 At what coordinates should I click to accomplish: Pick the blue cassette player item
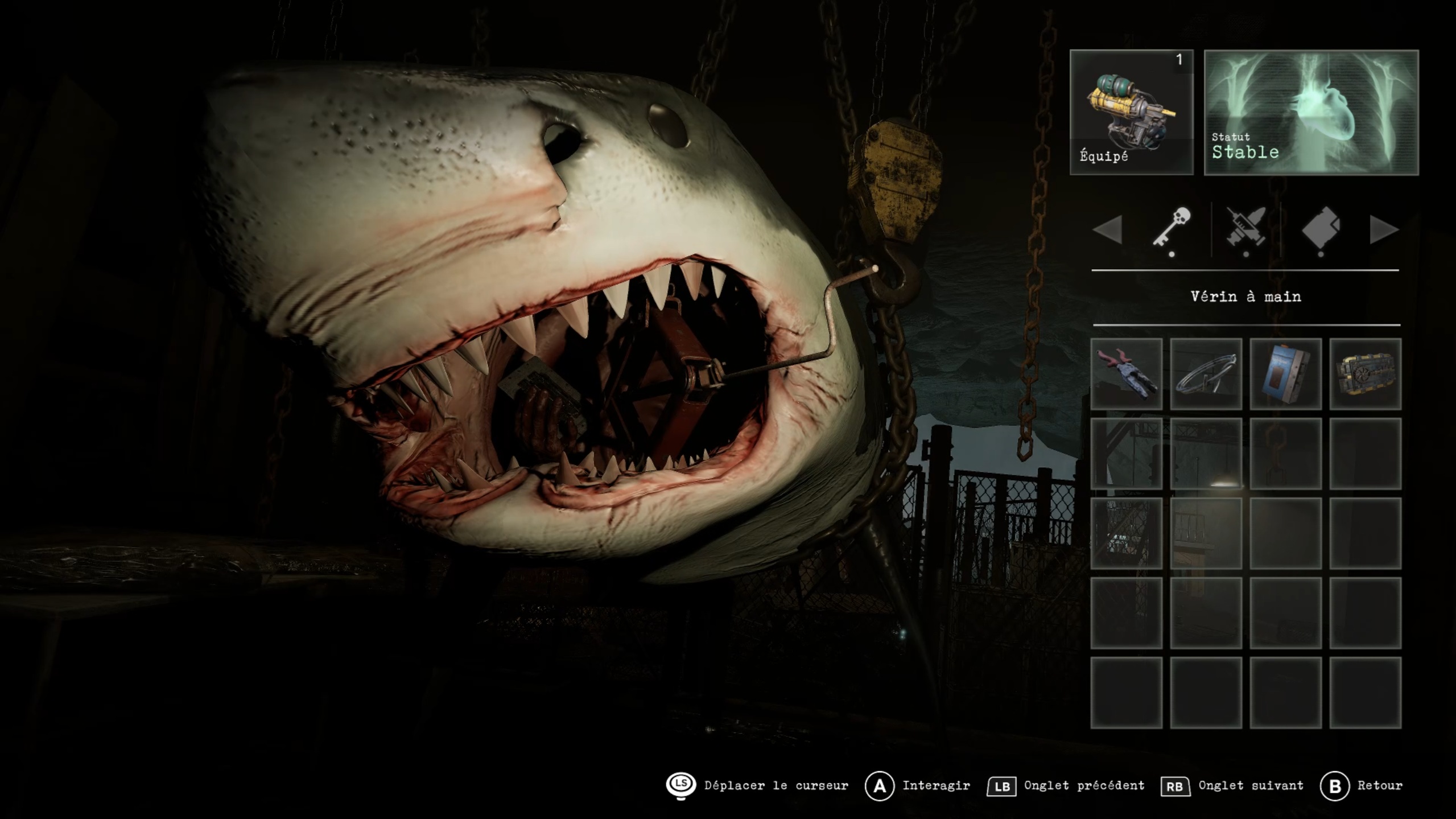(1285, 374)
